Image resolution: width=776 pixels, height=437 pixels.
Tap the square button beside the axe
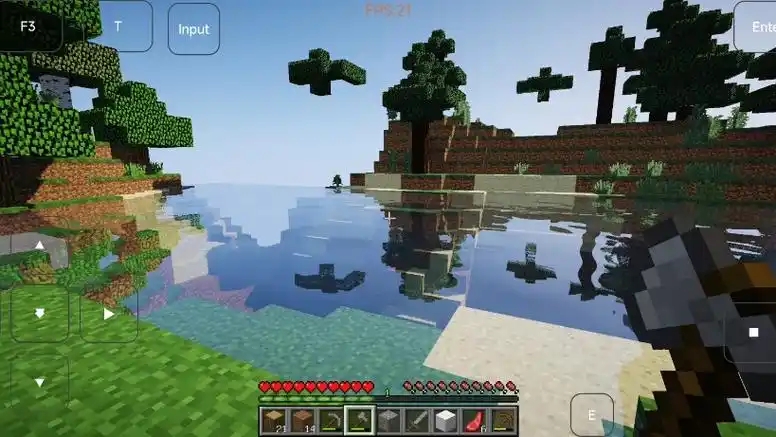click(753, 332)
